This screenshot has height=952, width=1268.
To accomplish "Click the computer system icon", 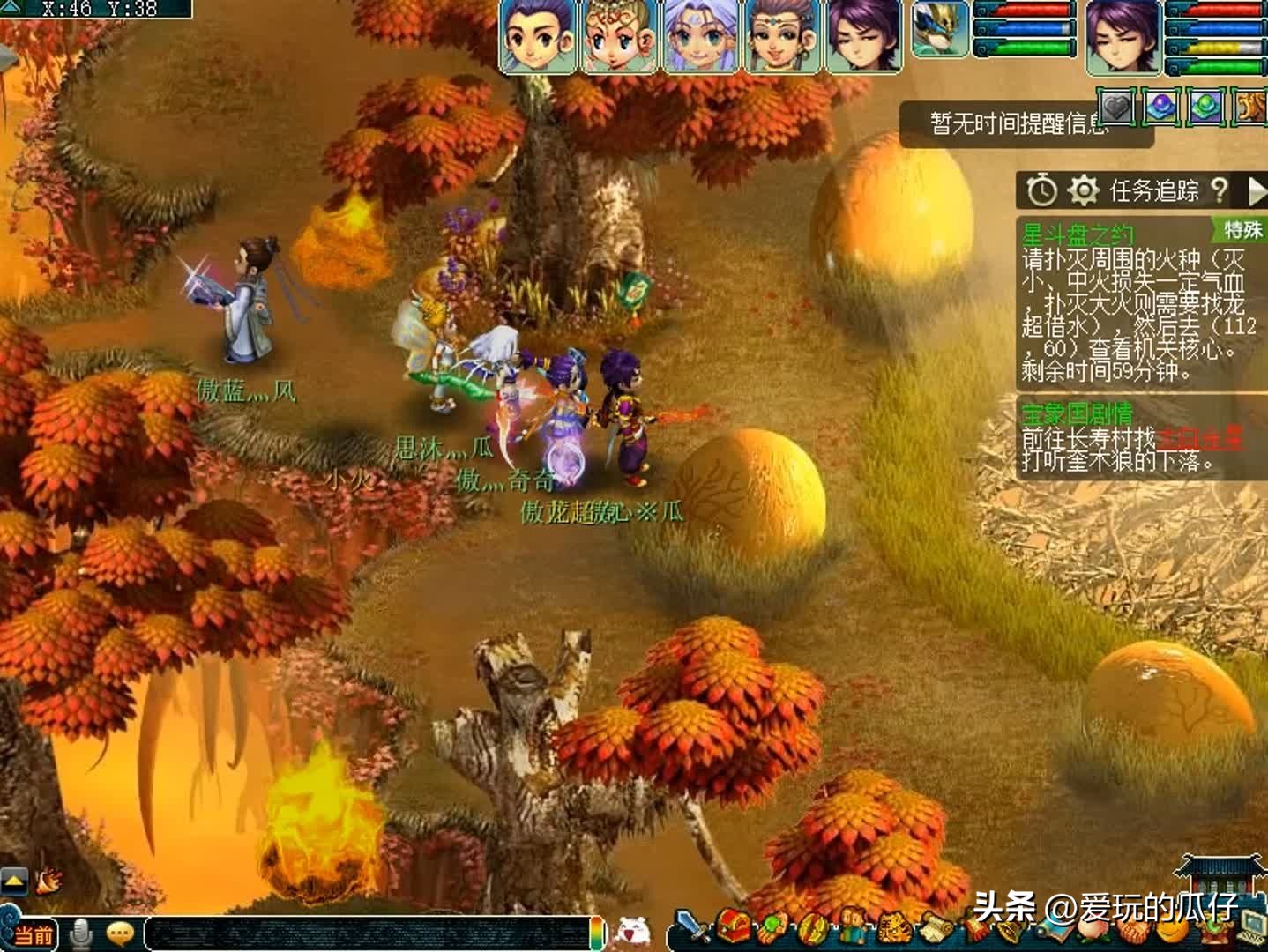I will pos(1252,926).
